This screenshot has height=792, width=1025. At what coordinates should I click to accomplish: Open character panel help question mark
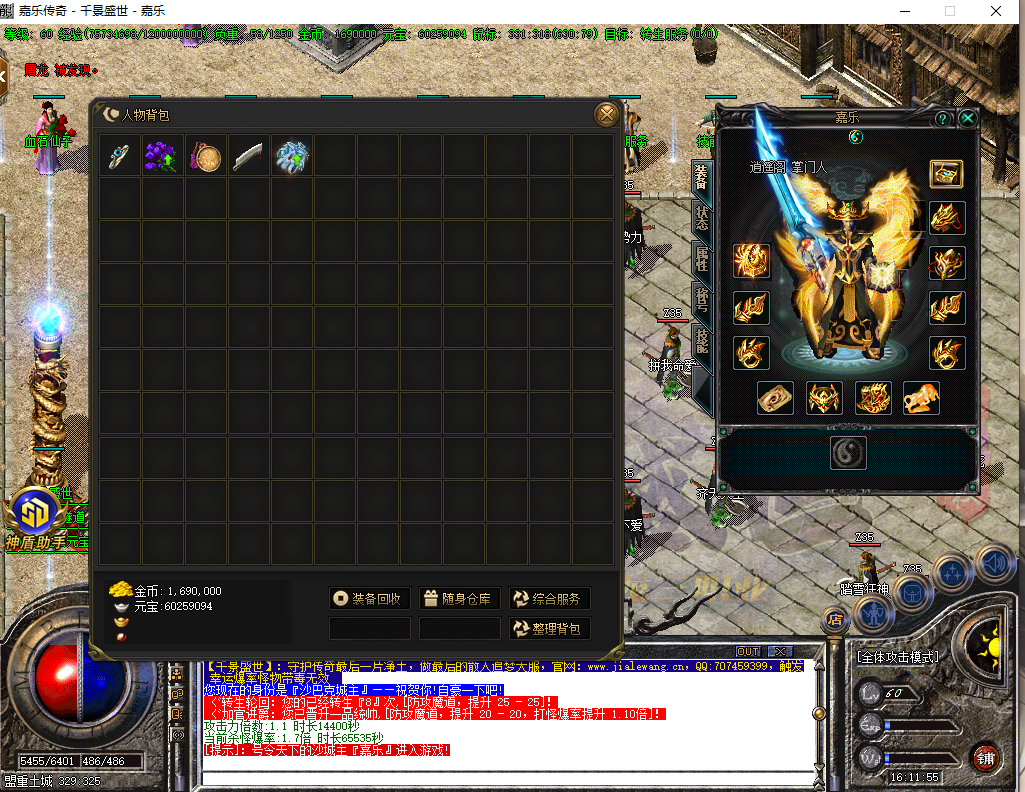(x=942, y=118)
